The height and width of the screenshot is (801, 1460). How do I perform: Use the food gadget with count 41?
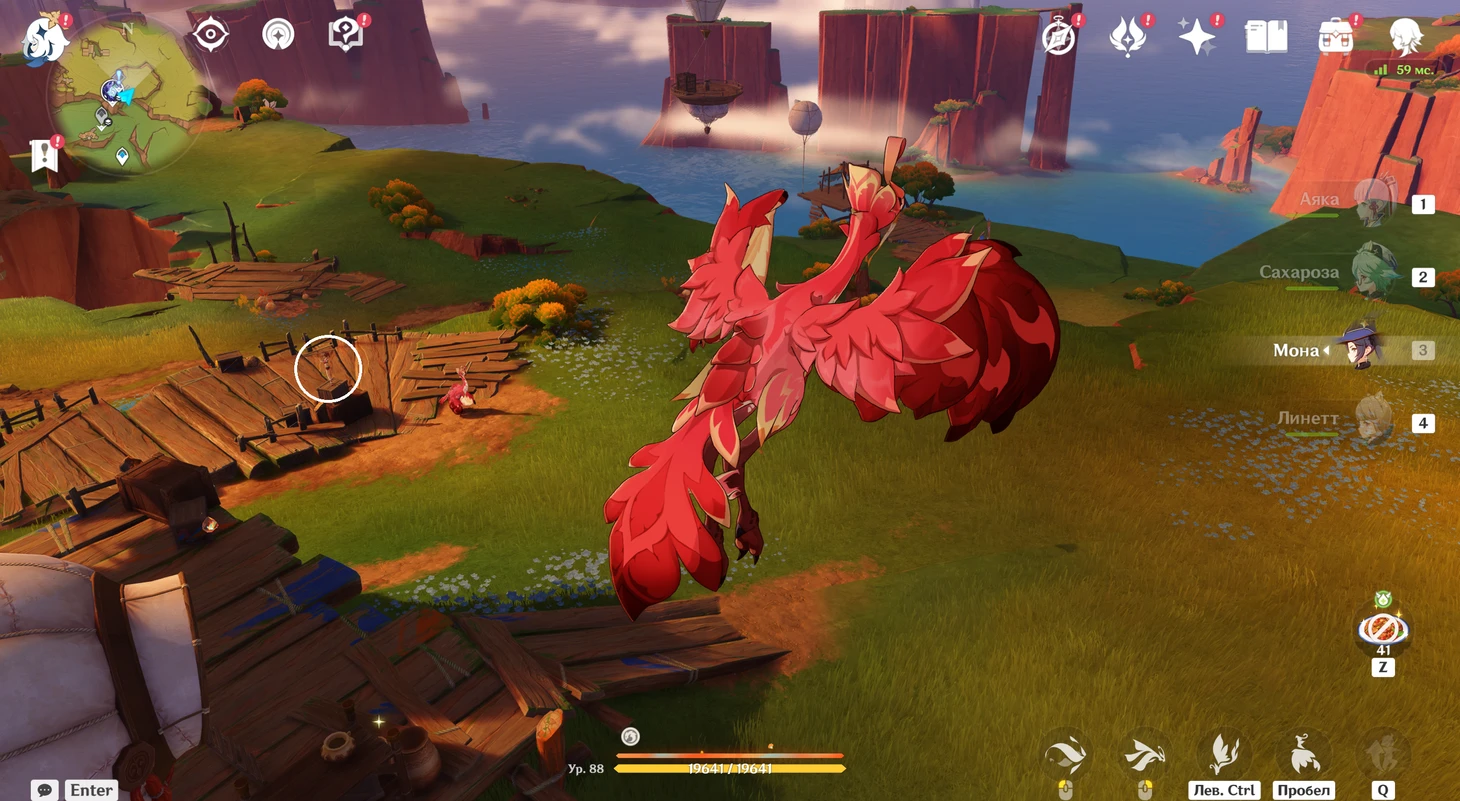pos(1383,629)
